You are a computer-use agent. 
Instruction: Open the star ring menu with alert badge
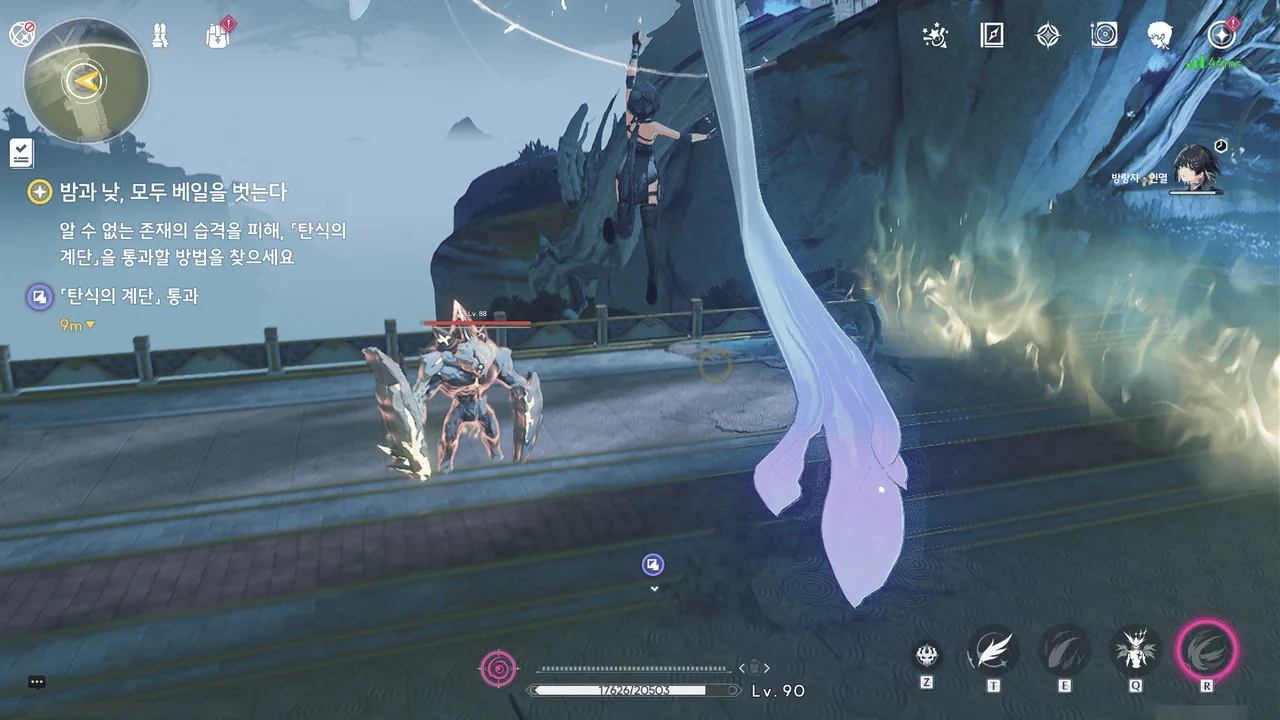1220,36
